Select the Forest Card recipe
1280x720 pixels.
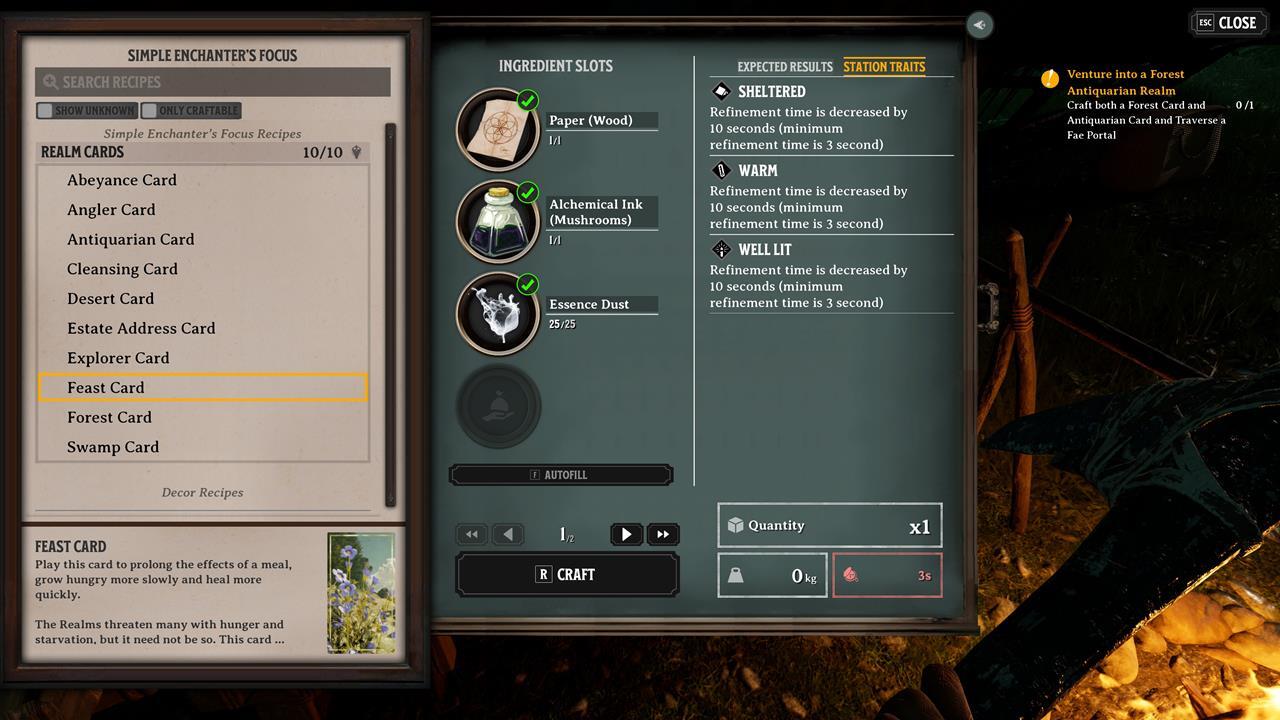click(x=109, y=417)
